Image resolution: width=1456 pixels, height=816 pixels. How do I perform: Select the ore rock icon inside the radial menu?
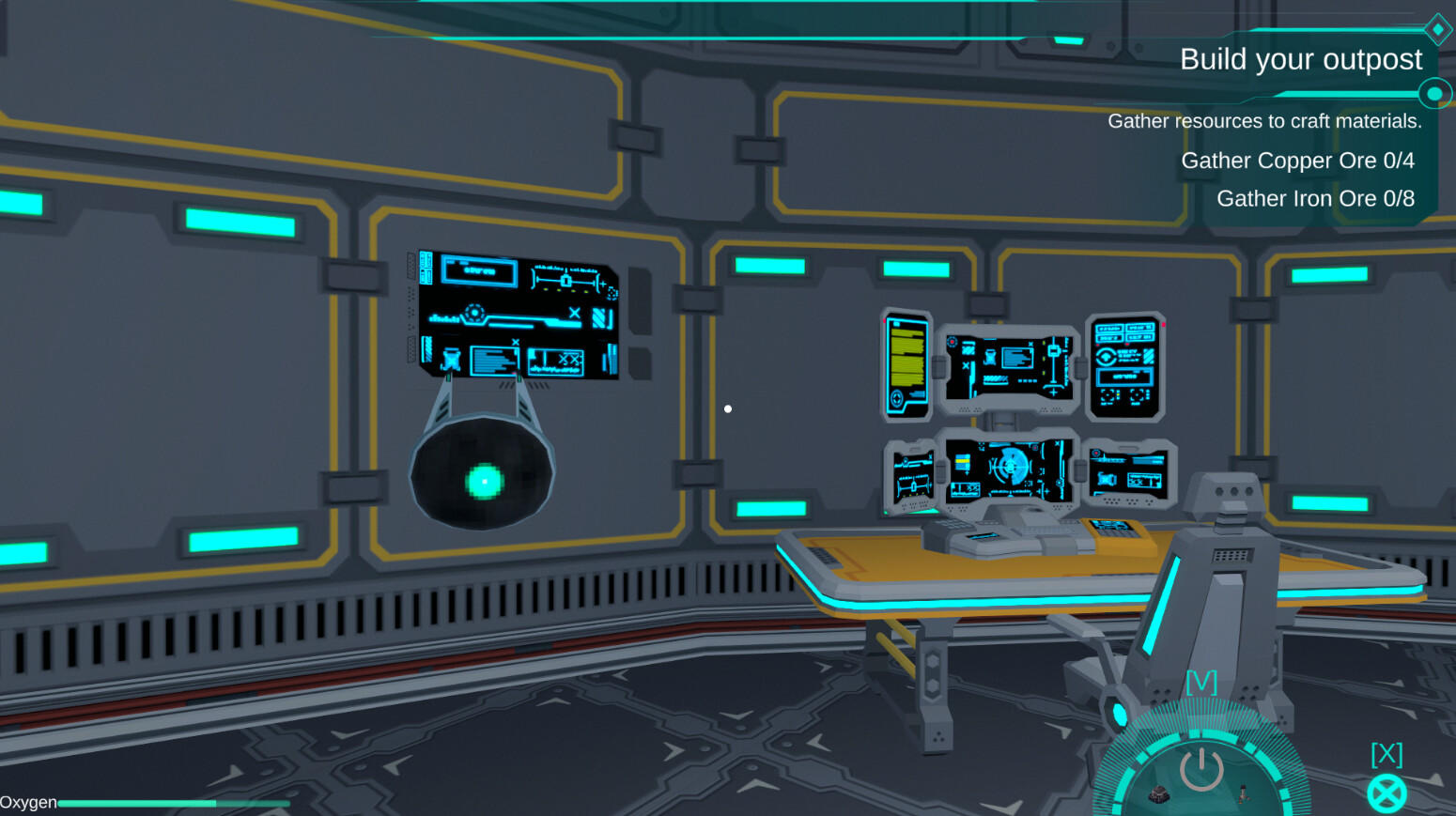click(1158, 795)
